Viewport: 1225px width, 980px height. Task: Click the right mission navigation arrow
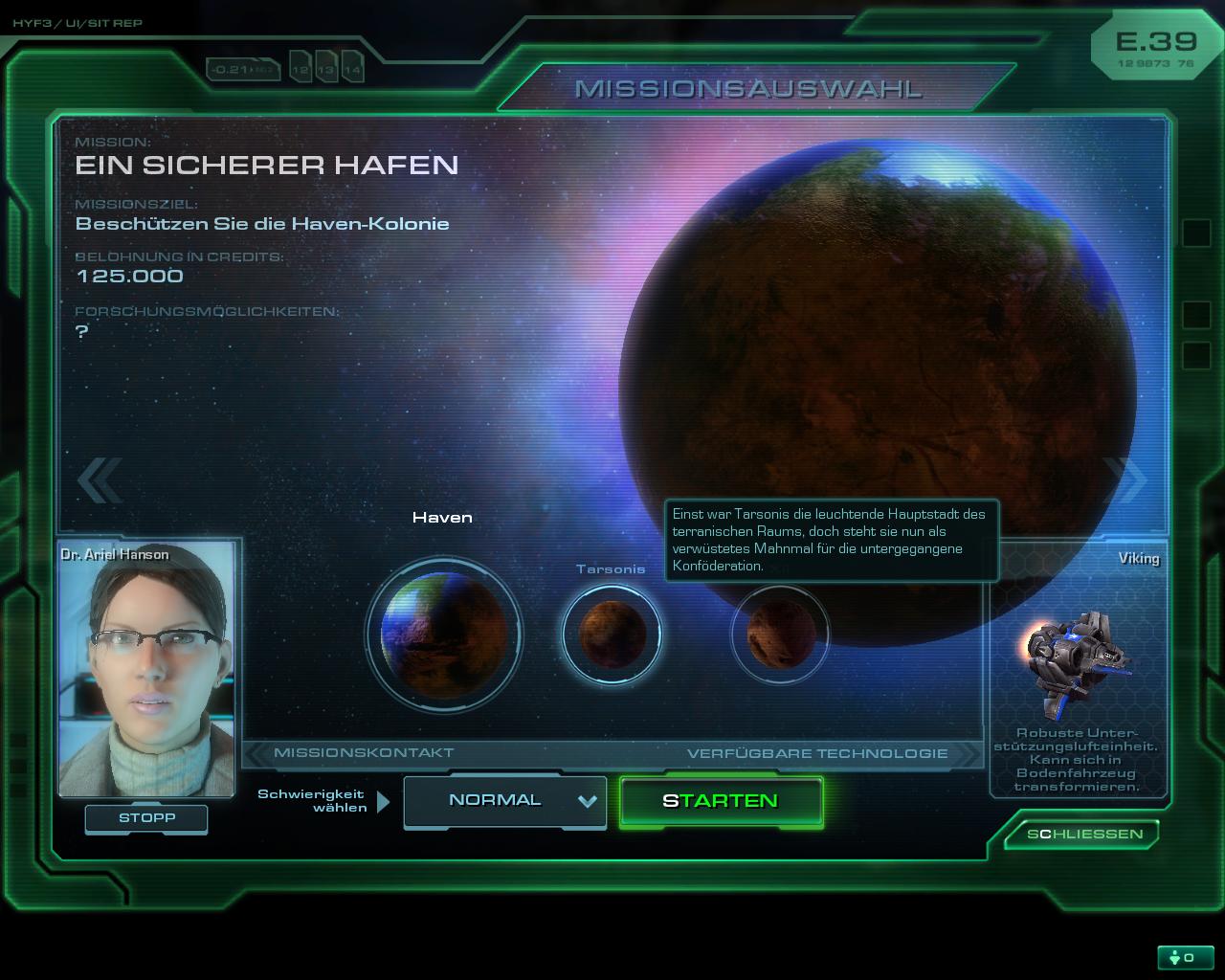coord(1126,481)
